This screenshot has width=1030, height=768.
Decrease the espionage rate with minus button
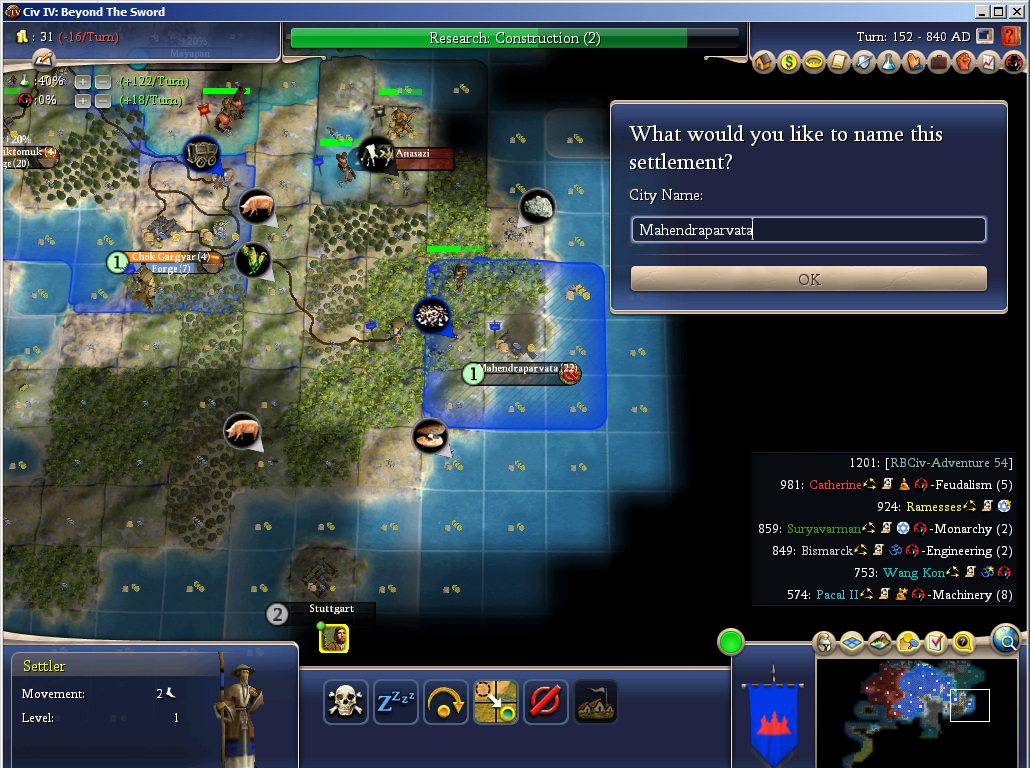pyautogui.click(x=101, y=100)
